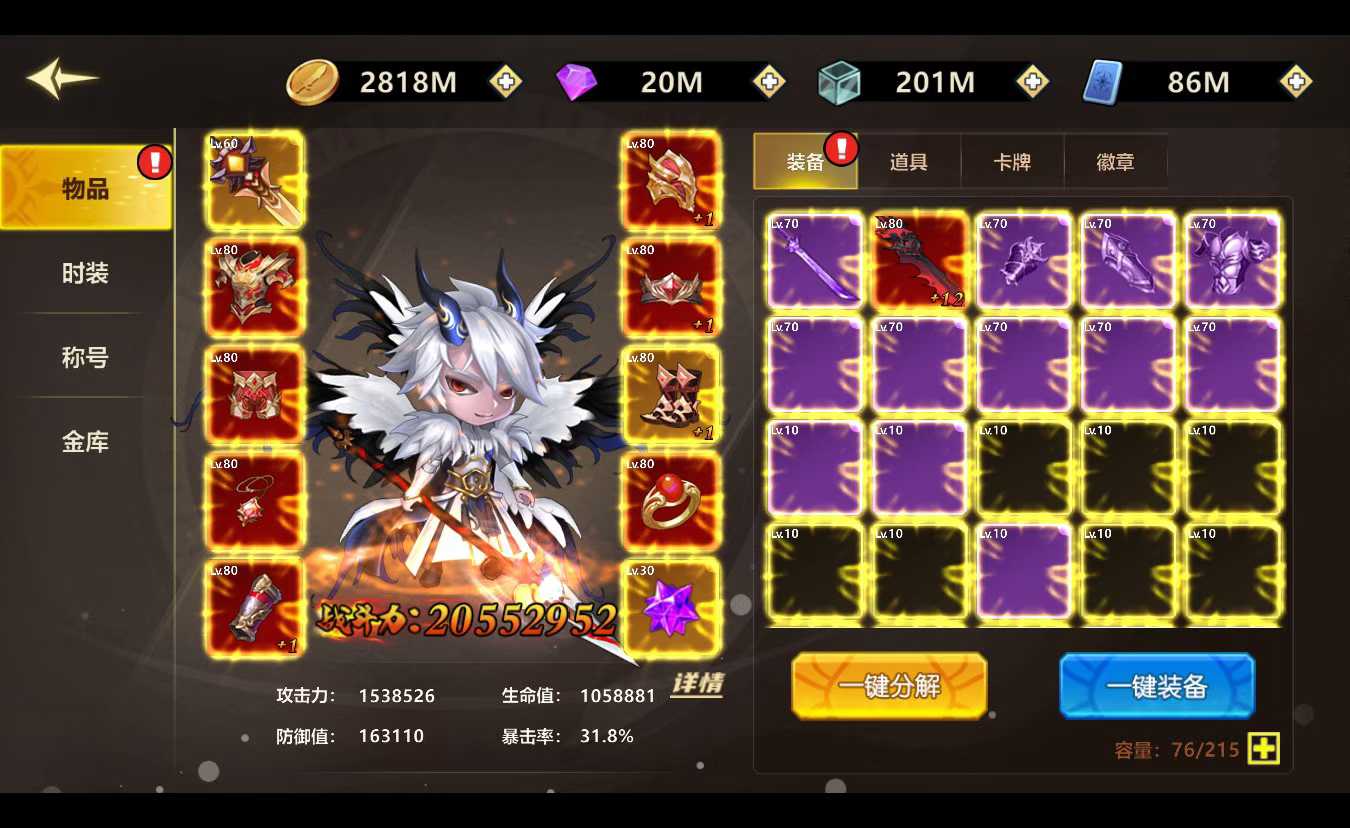Expand inventory capacity with the plus button
Screen dimensions: 1350x828
point(1263,748)
